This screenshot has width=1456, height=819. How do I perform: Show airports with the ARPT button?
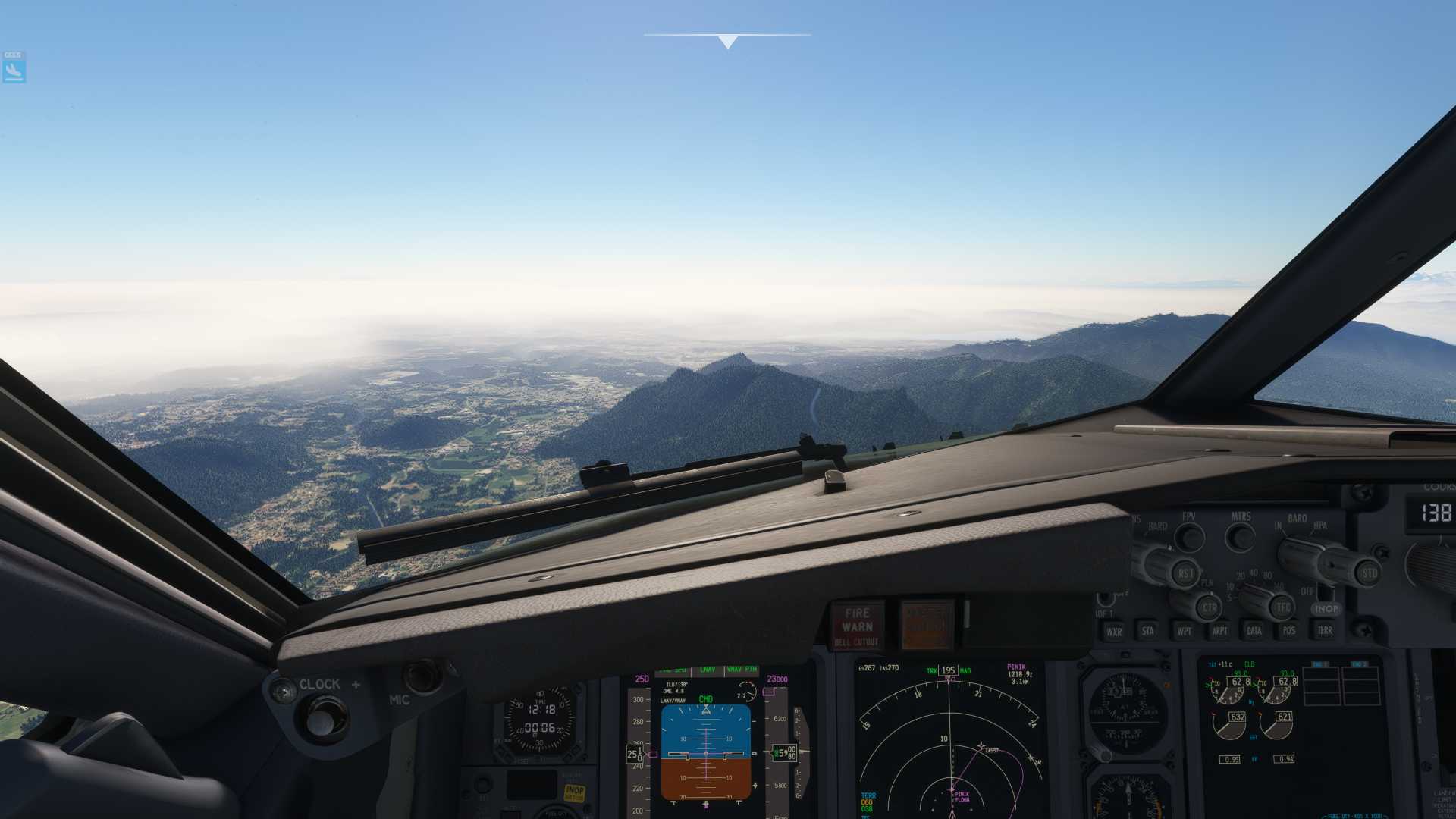pyautogui.click(x=1220, y=631)
